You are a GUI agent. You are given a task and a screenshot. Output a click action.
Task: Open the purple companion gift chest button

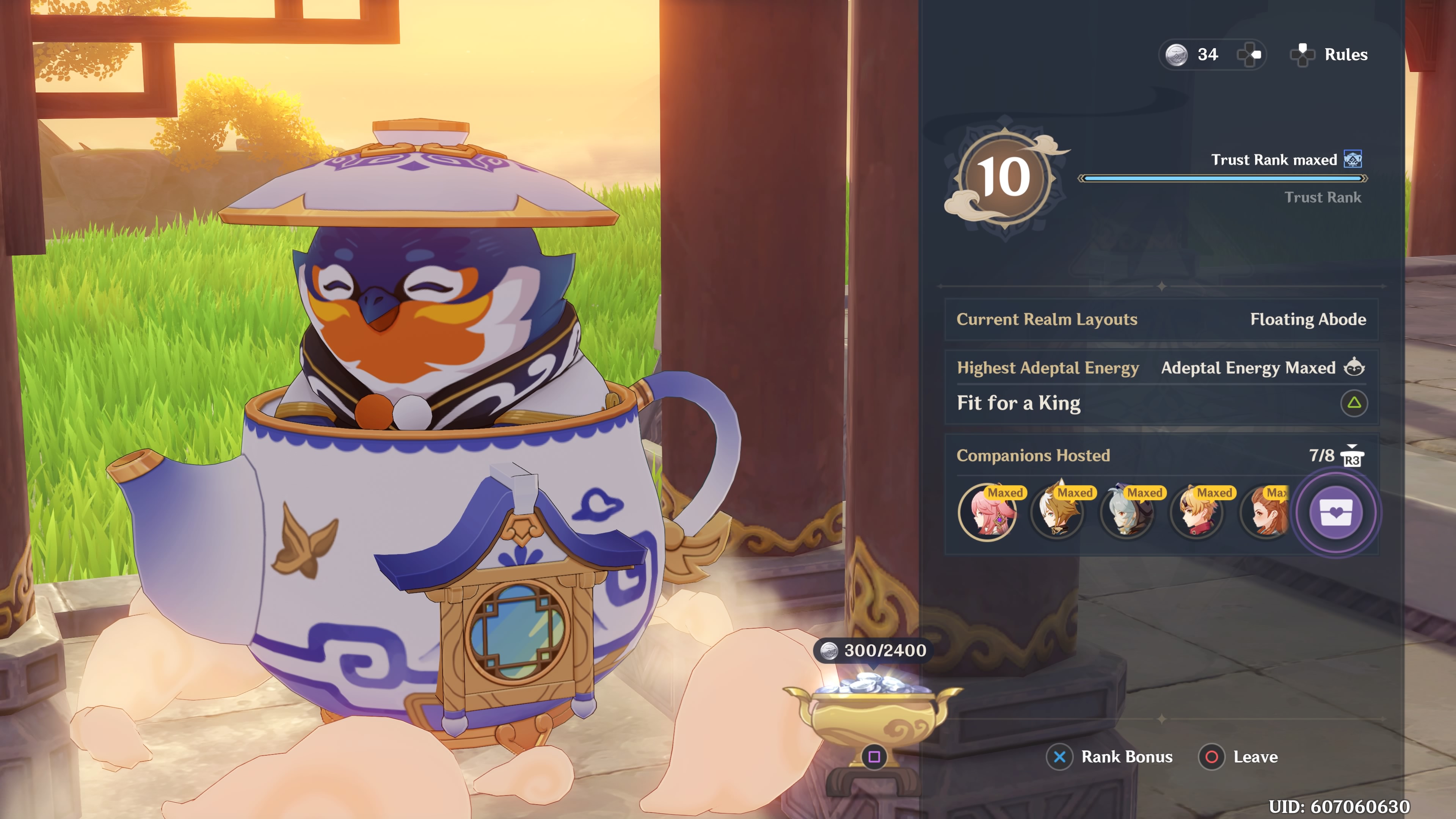(x=1335, y=513)
